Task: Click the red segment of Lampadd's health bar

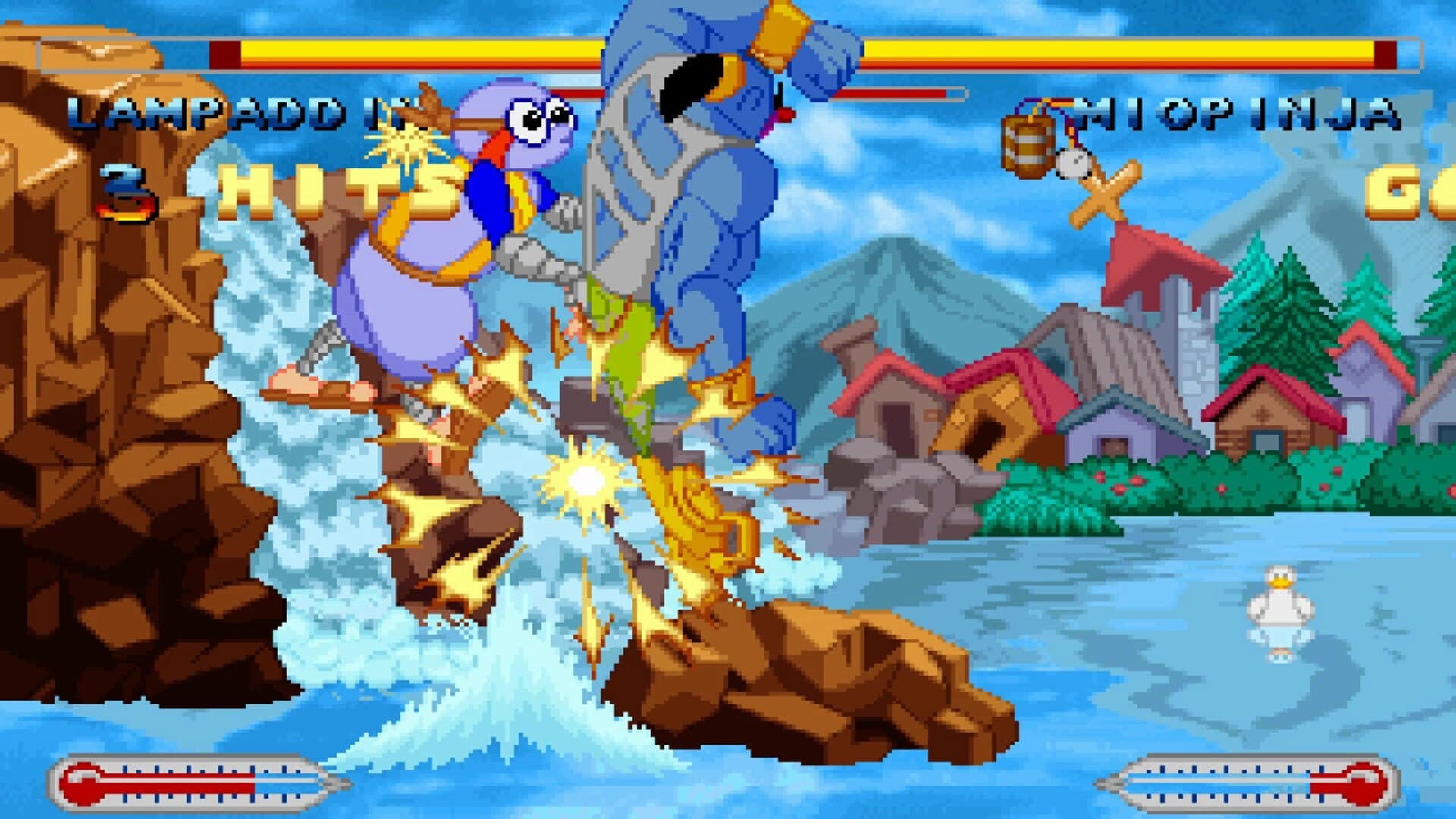Action: (224, 53)
